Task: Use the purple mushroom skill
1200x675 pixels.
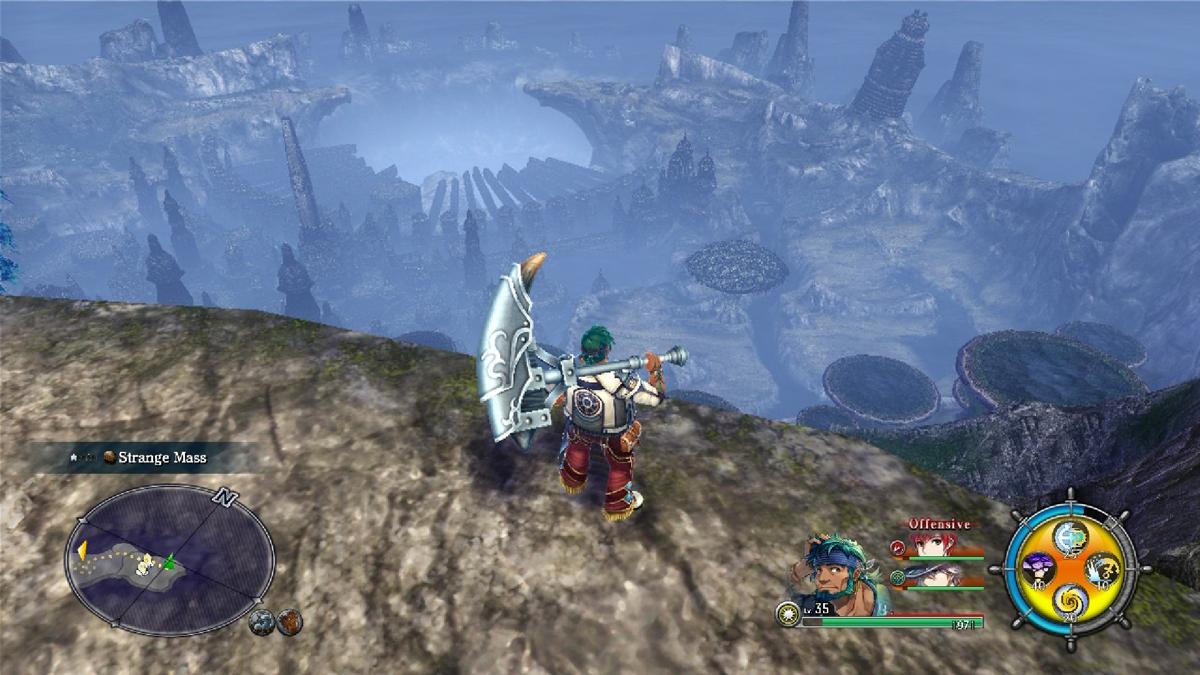Action: coord(1038,569)
